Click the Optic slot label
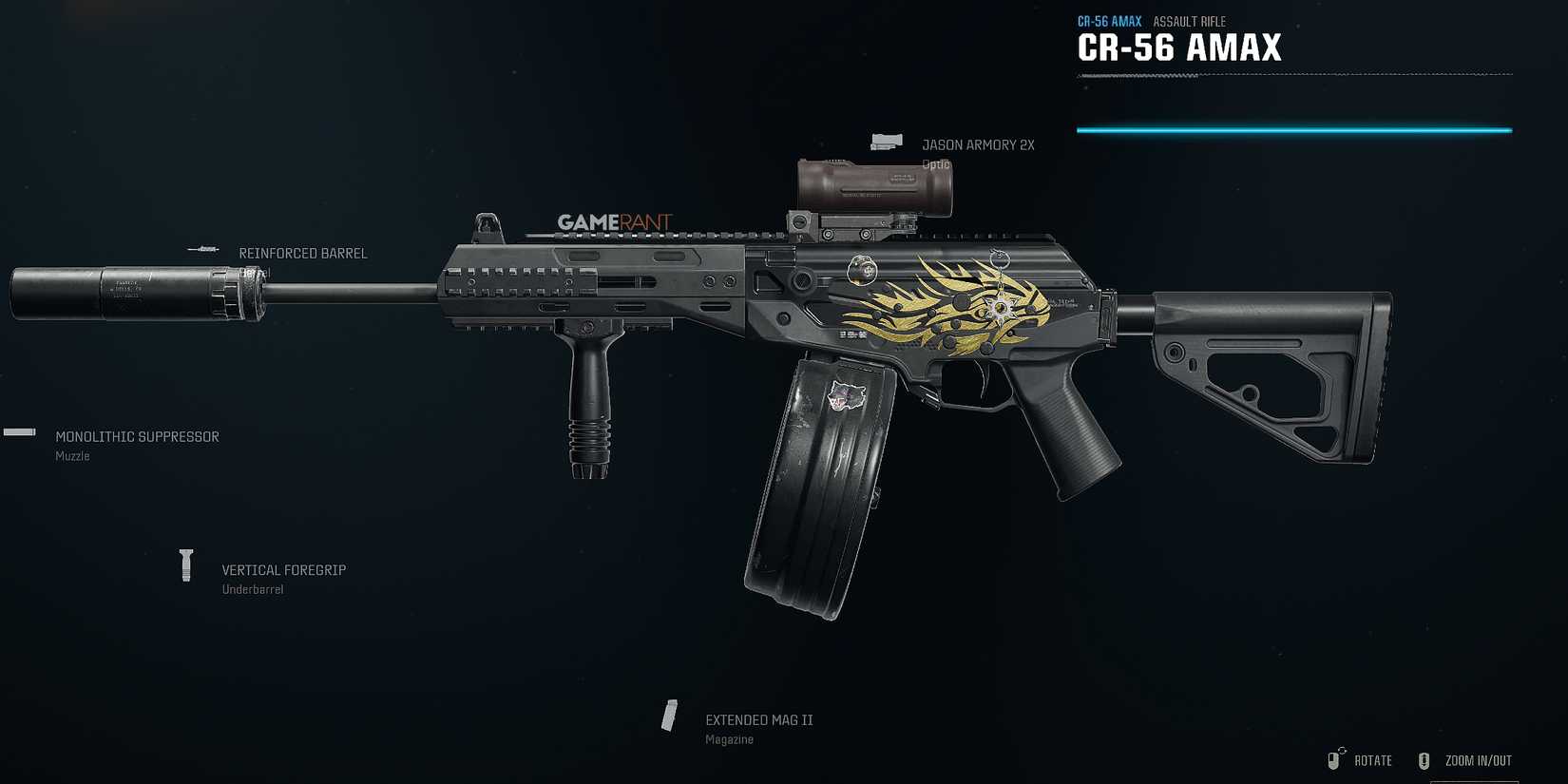 [x=936, y=163]
